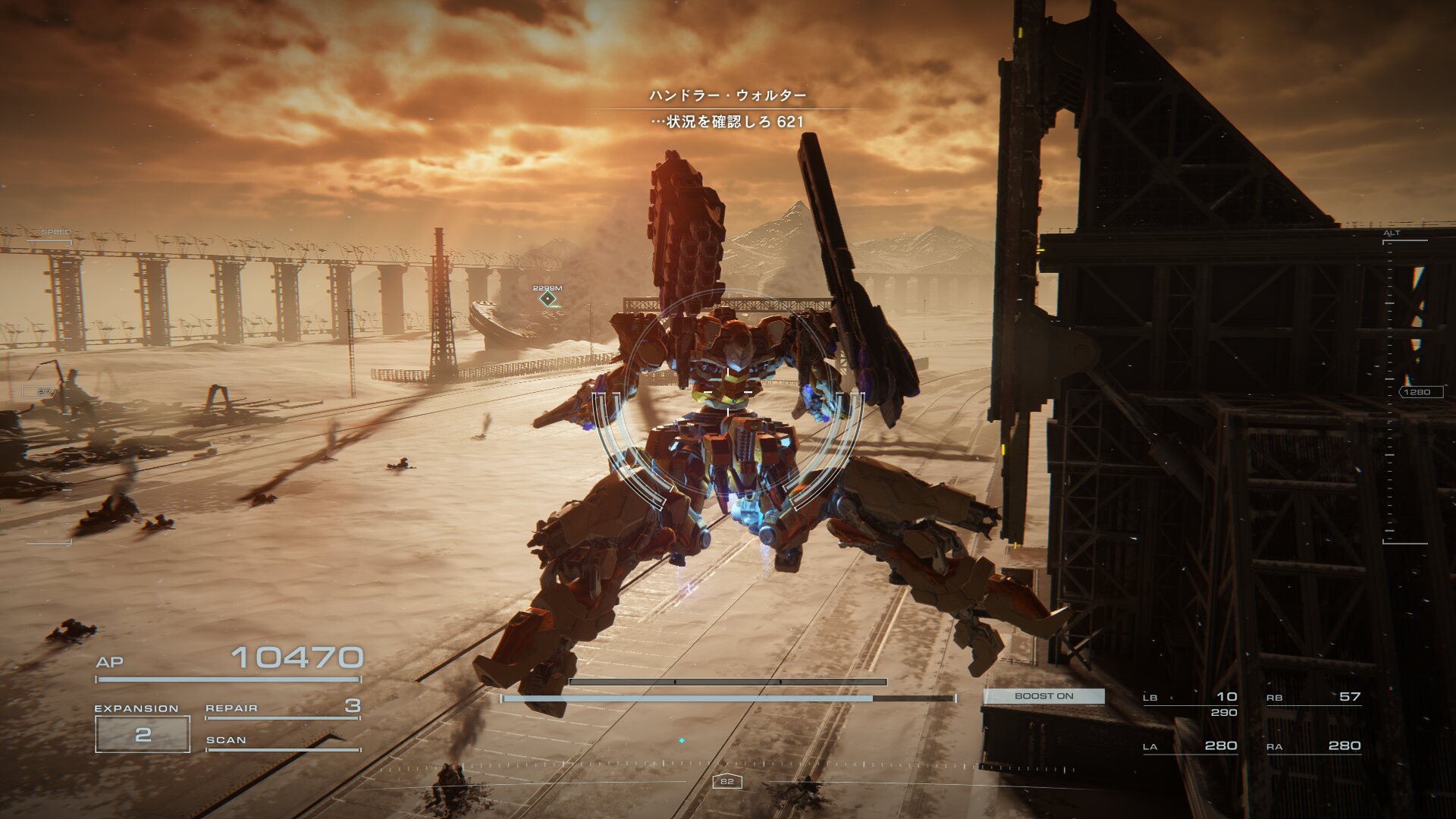The image size is (1456, 819).
Task: Choose the RA right arm weapon slot
Action: pos(1314,746)
